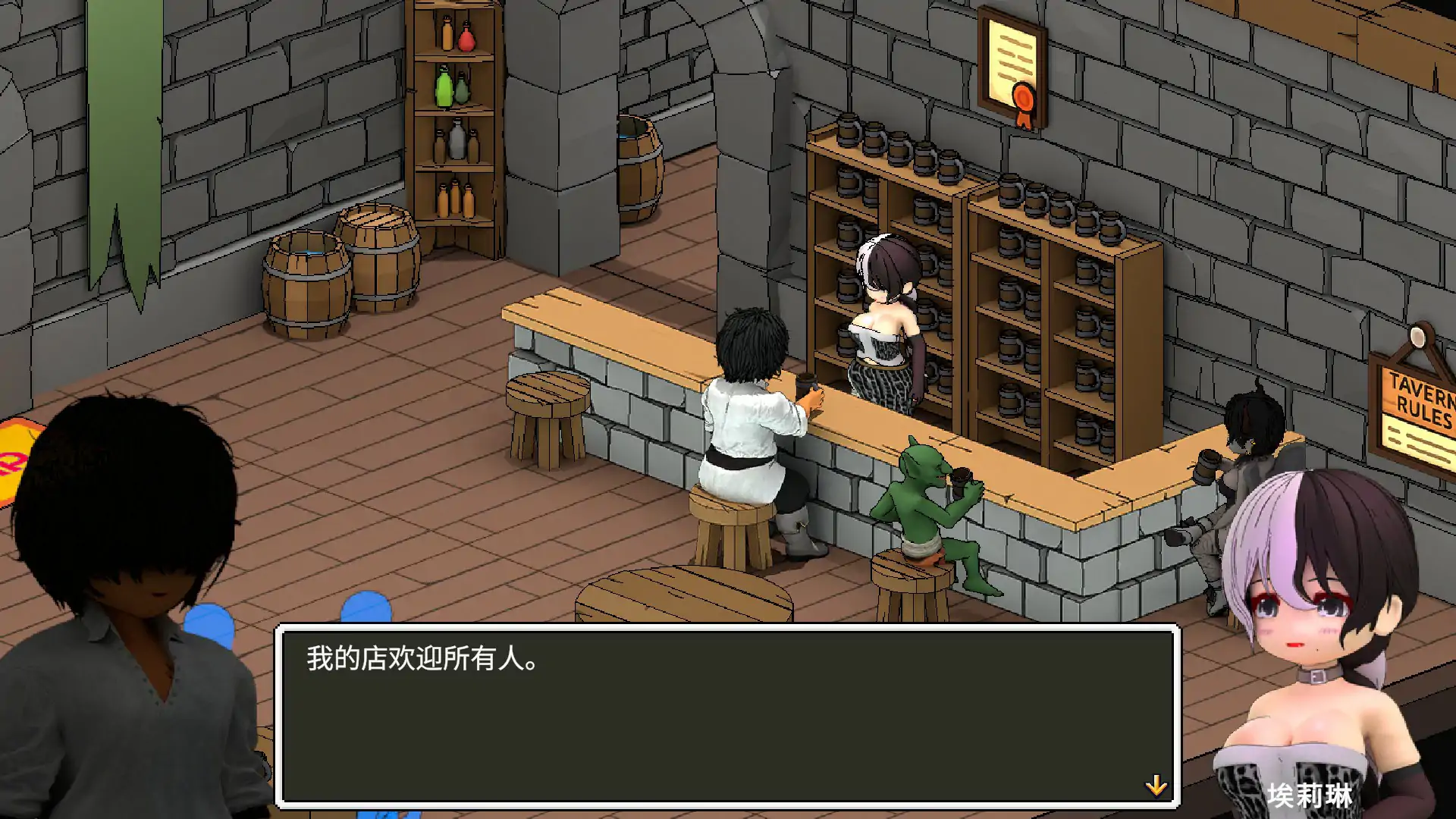
Task: Click the customer in white sitting at the bar
Action: click(751, 409)
